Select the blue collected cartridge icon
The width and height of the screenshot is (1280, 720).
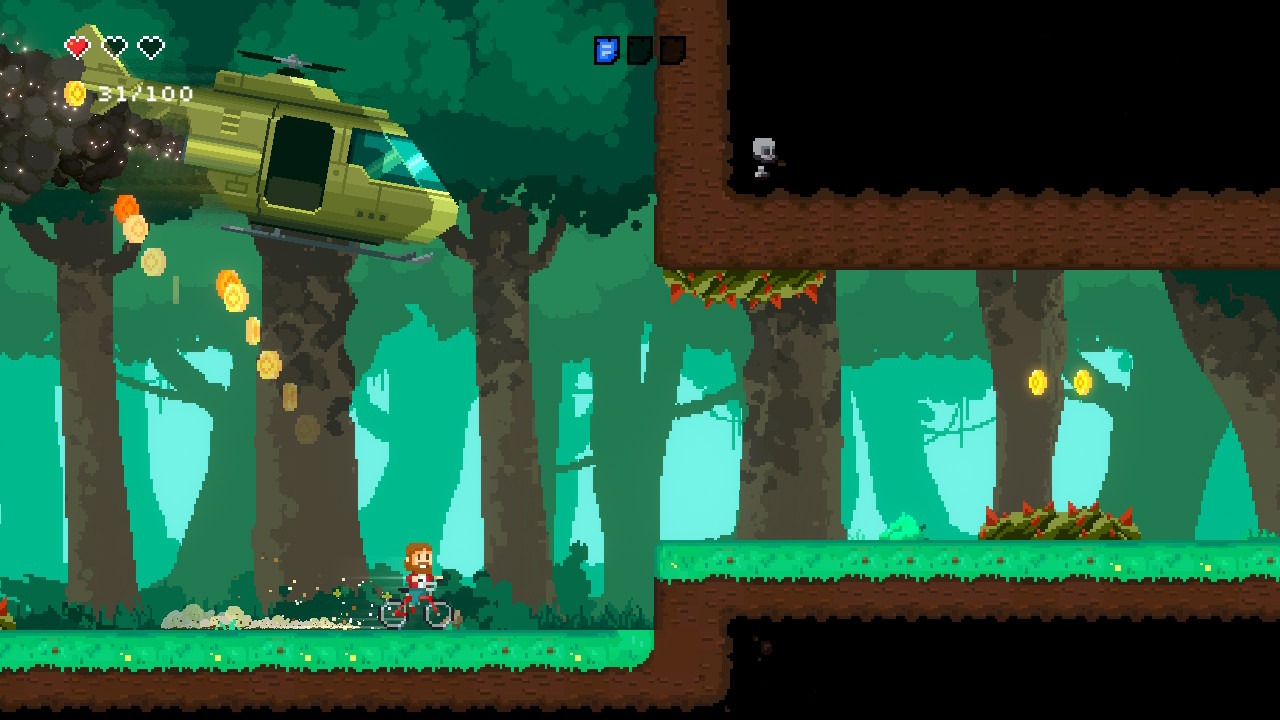[x=607, y=50]
